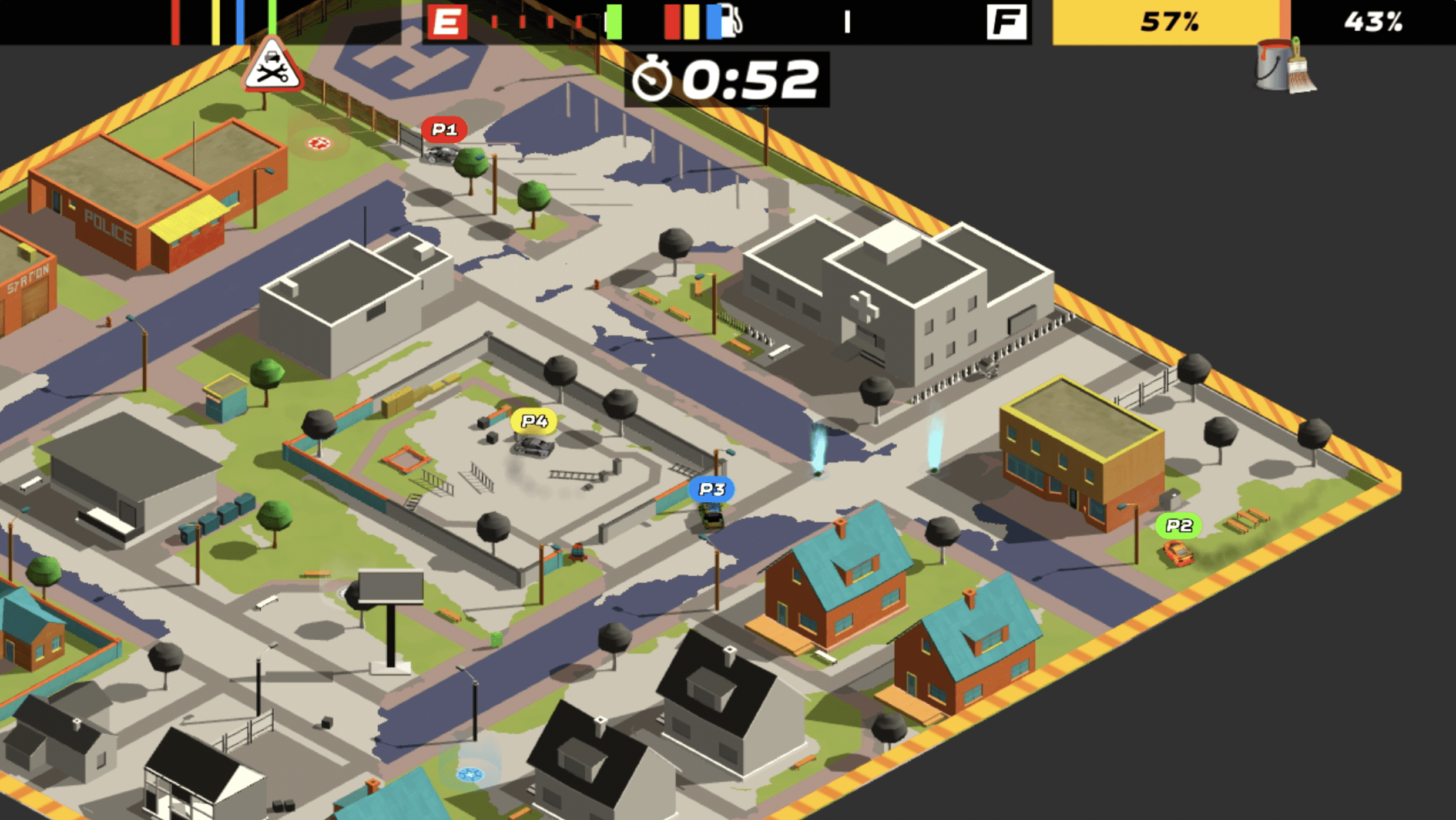
Task: Select the car repair warning sign icon
Action: tap(273, 69)
